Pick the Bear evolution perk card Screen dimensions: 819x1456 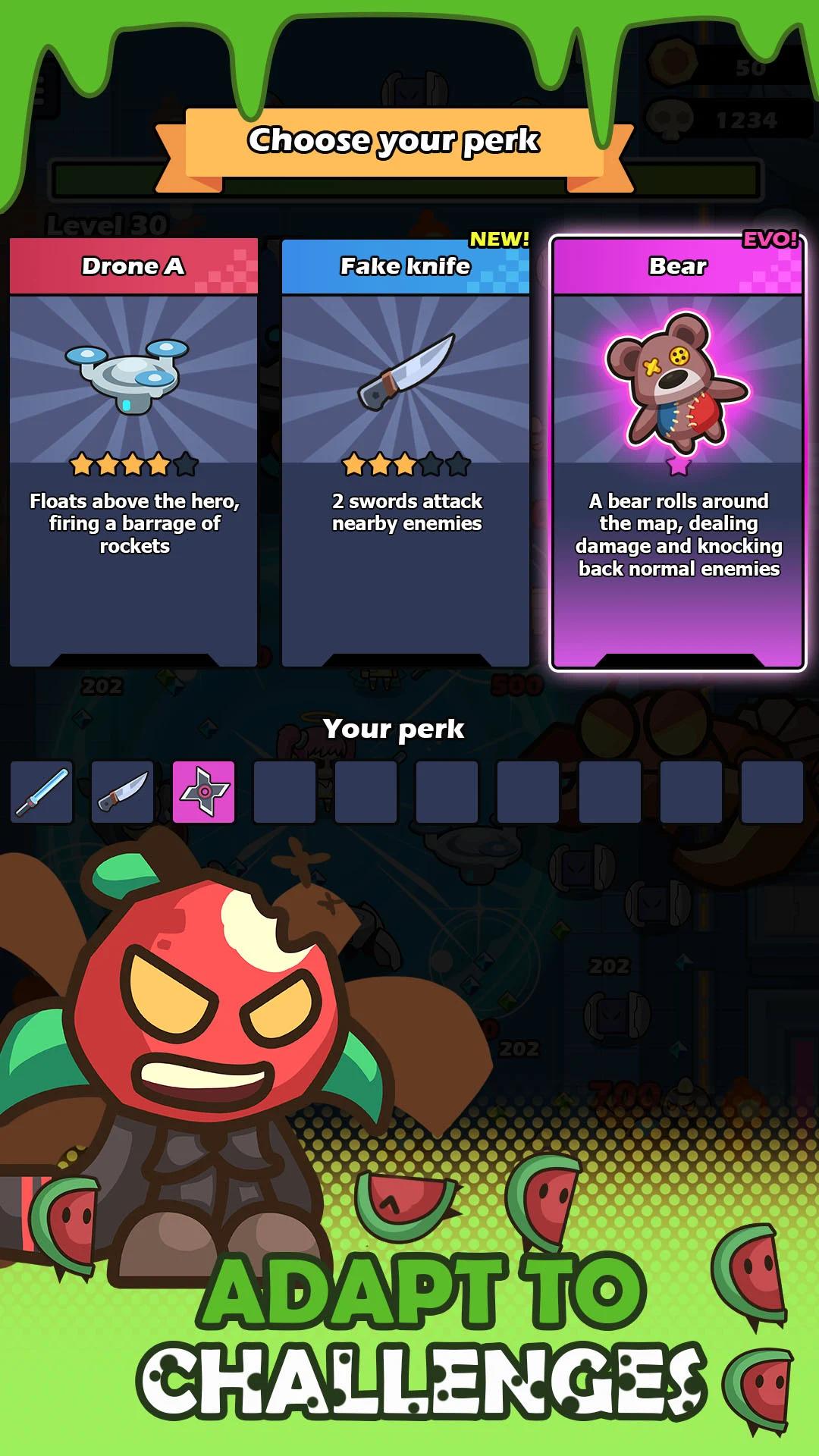(x=678, y=453)
